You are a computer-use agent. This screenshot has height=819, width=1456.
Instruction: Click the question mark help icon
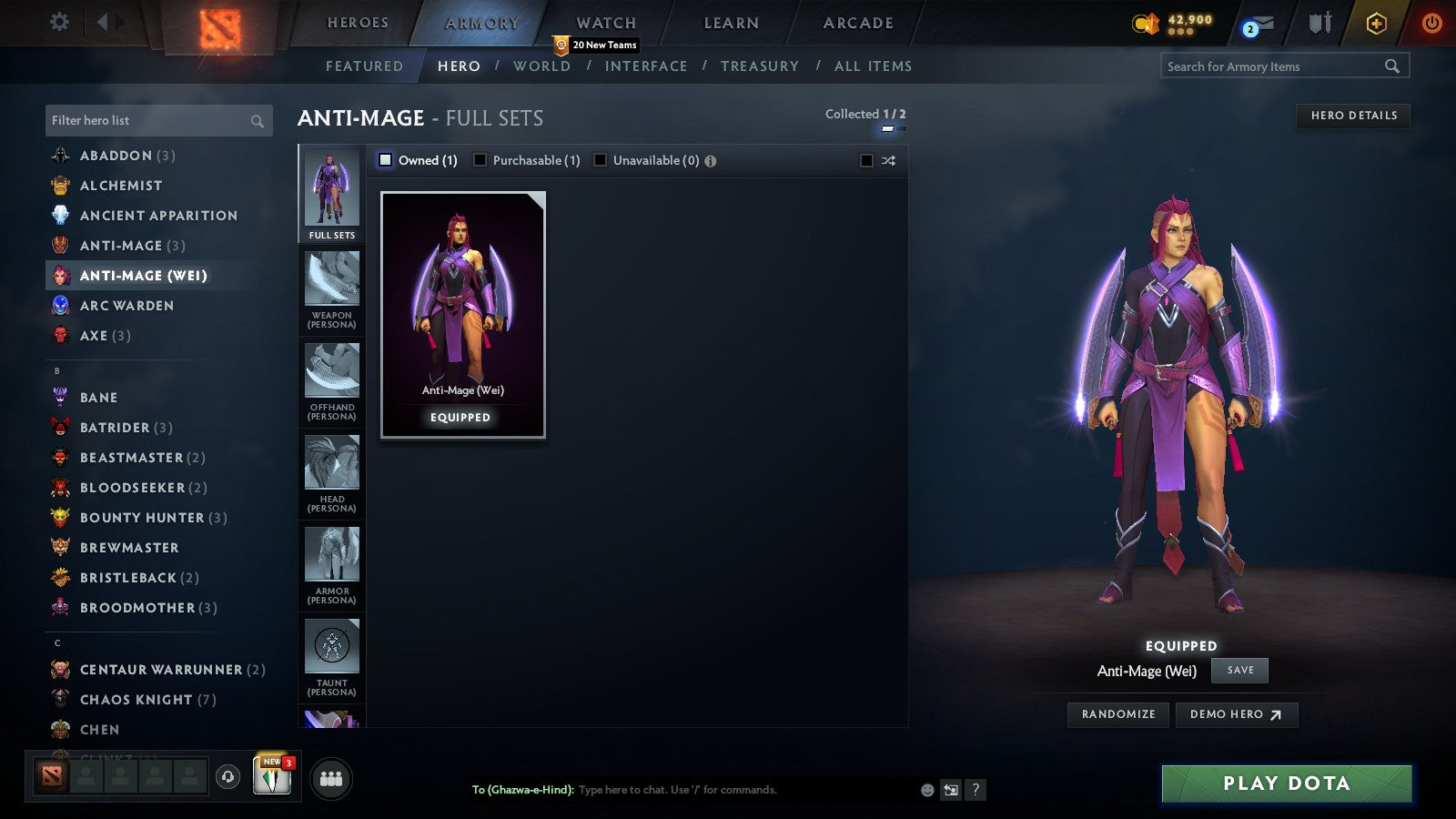click(x=976, y=791)
